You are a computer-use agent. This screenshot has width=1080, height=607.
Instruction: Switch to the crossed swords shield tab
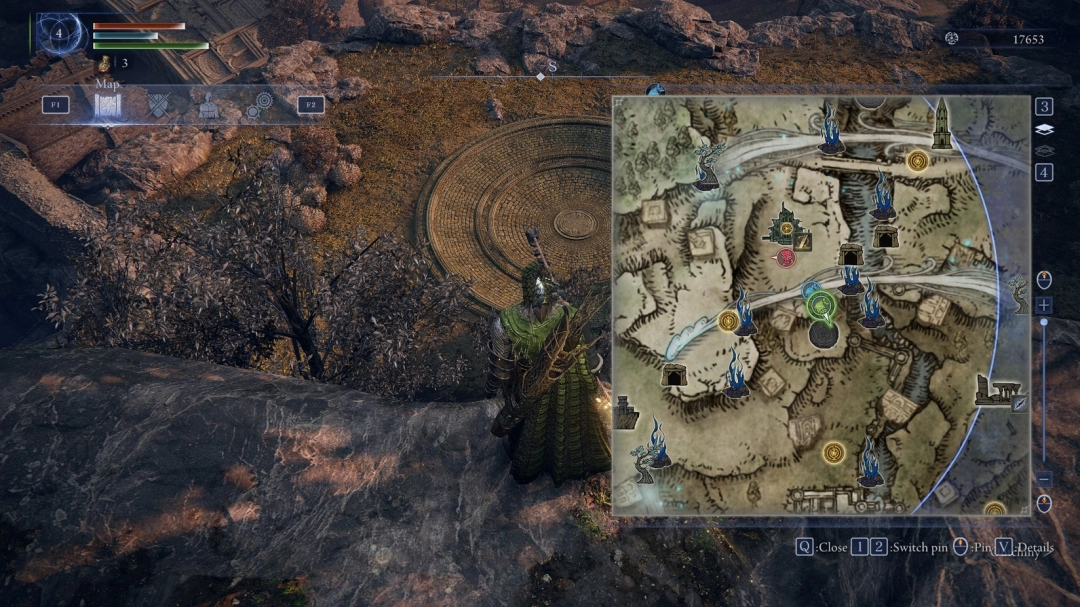click(158, 105)
